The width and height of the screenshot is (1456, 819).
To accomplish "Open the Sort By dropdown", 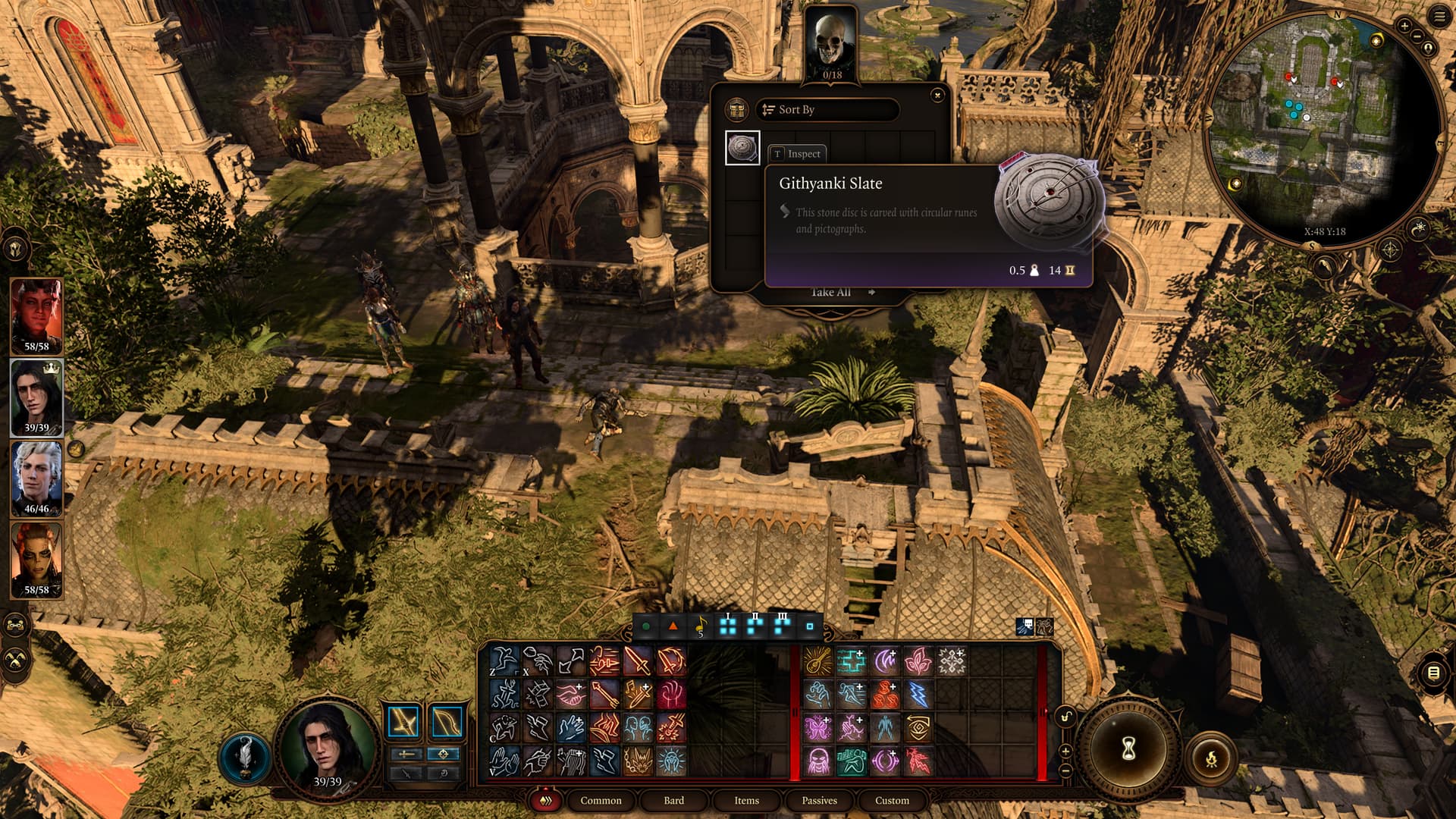I will 827,110.
